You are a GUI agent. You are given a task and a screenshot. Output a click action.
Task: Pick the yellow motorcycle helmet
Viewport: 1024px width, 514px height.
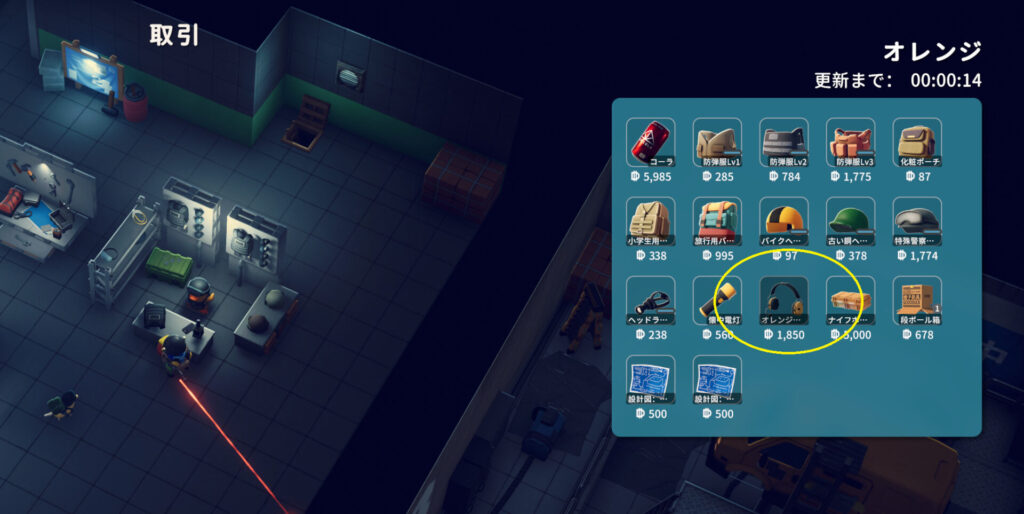click(x=784, y=222)
